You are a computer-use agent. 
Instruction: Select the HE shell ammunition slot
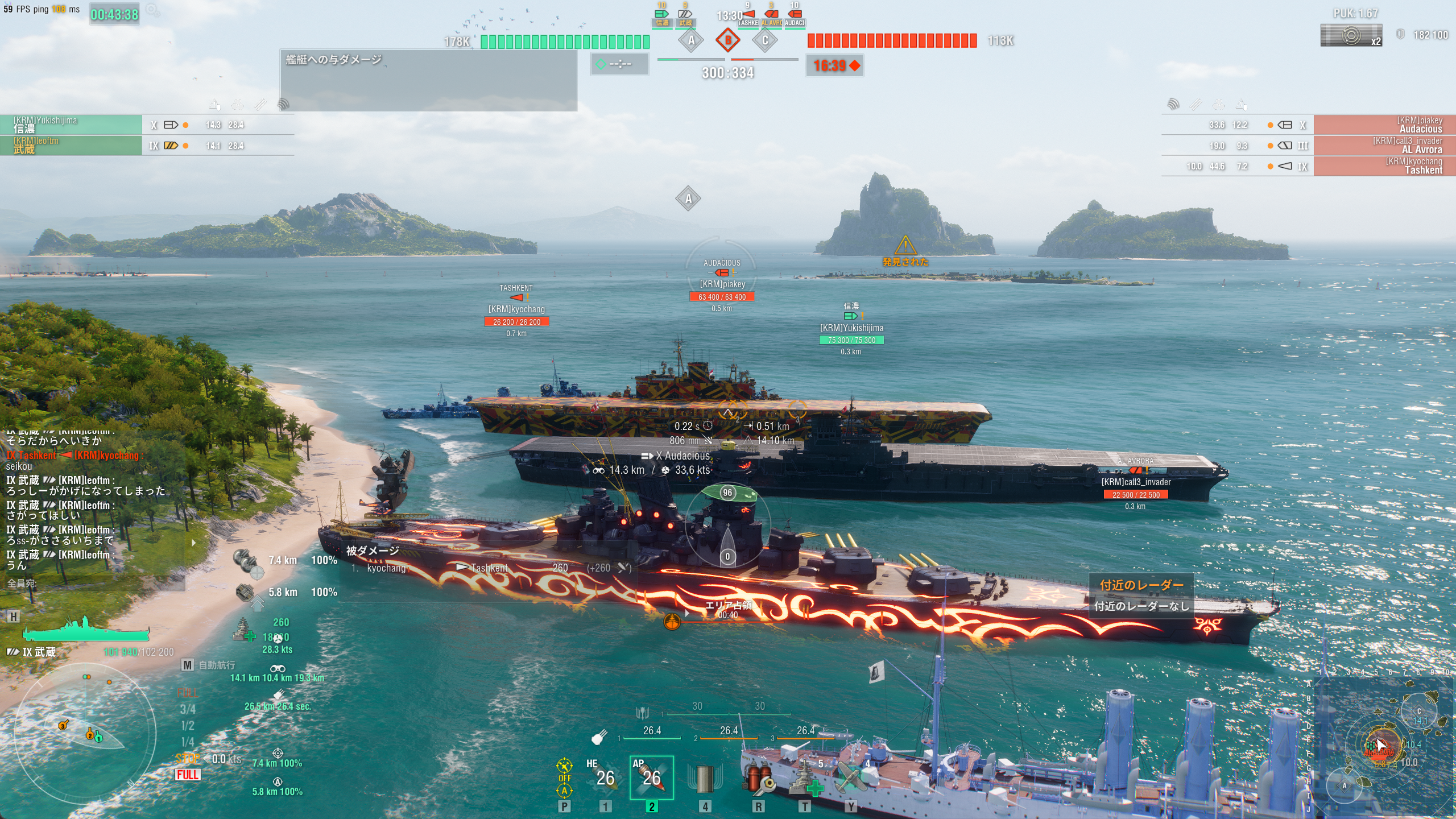(x=605, y=777)
